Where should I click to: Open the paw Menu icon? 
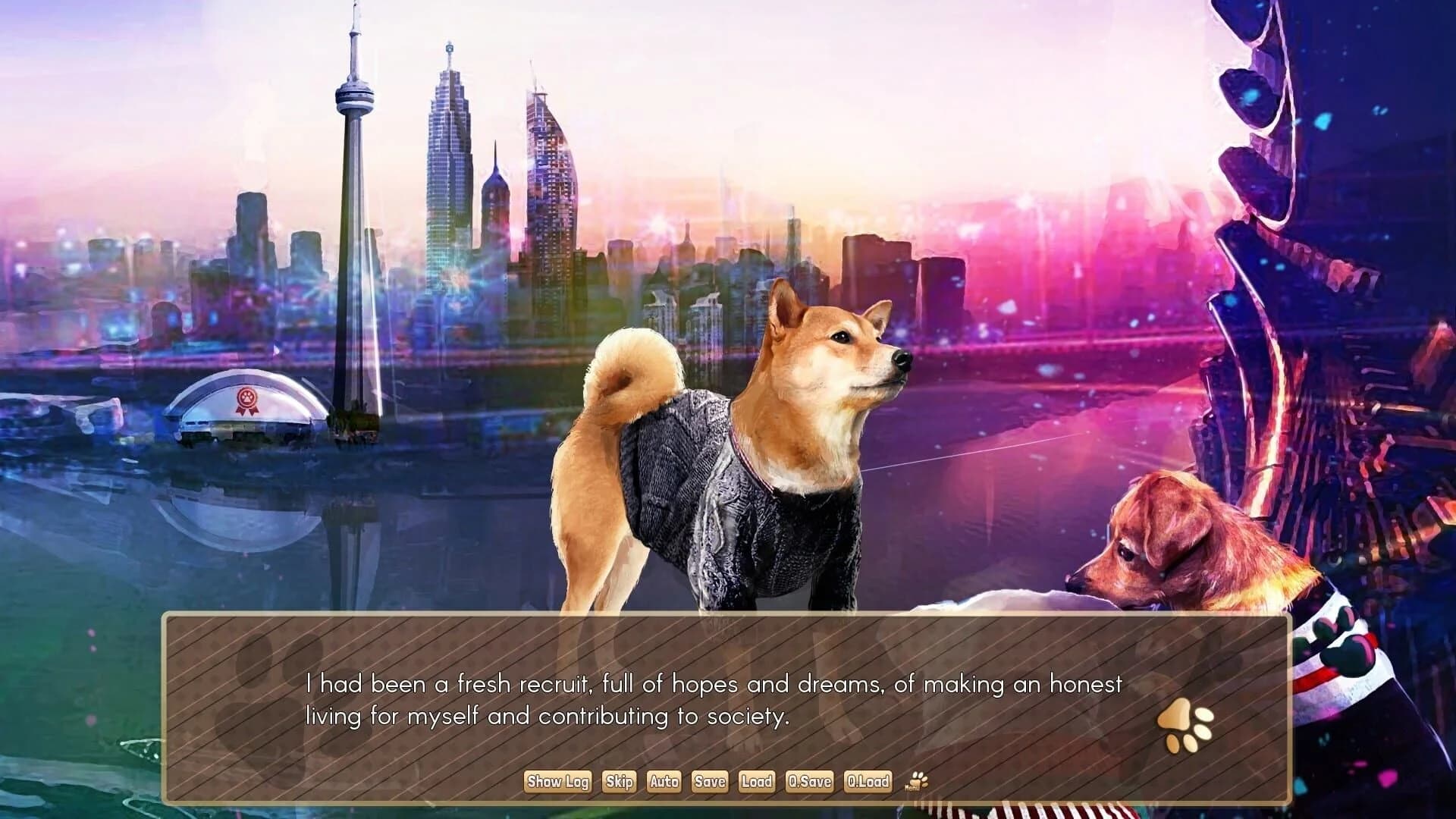918,780
